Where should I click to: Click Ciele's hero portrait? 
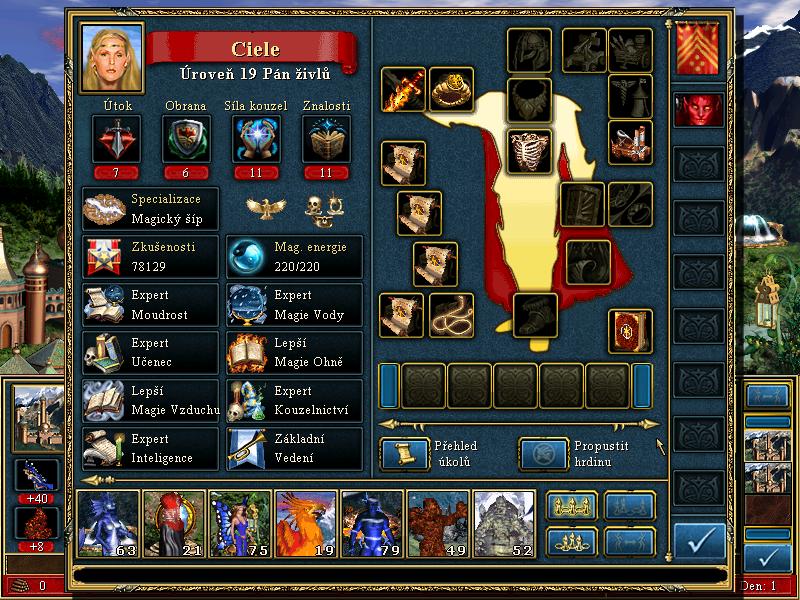tap(112, 57)
